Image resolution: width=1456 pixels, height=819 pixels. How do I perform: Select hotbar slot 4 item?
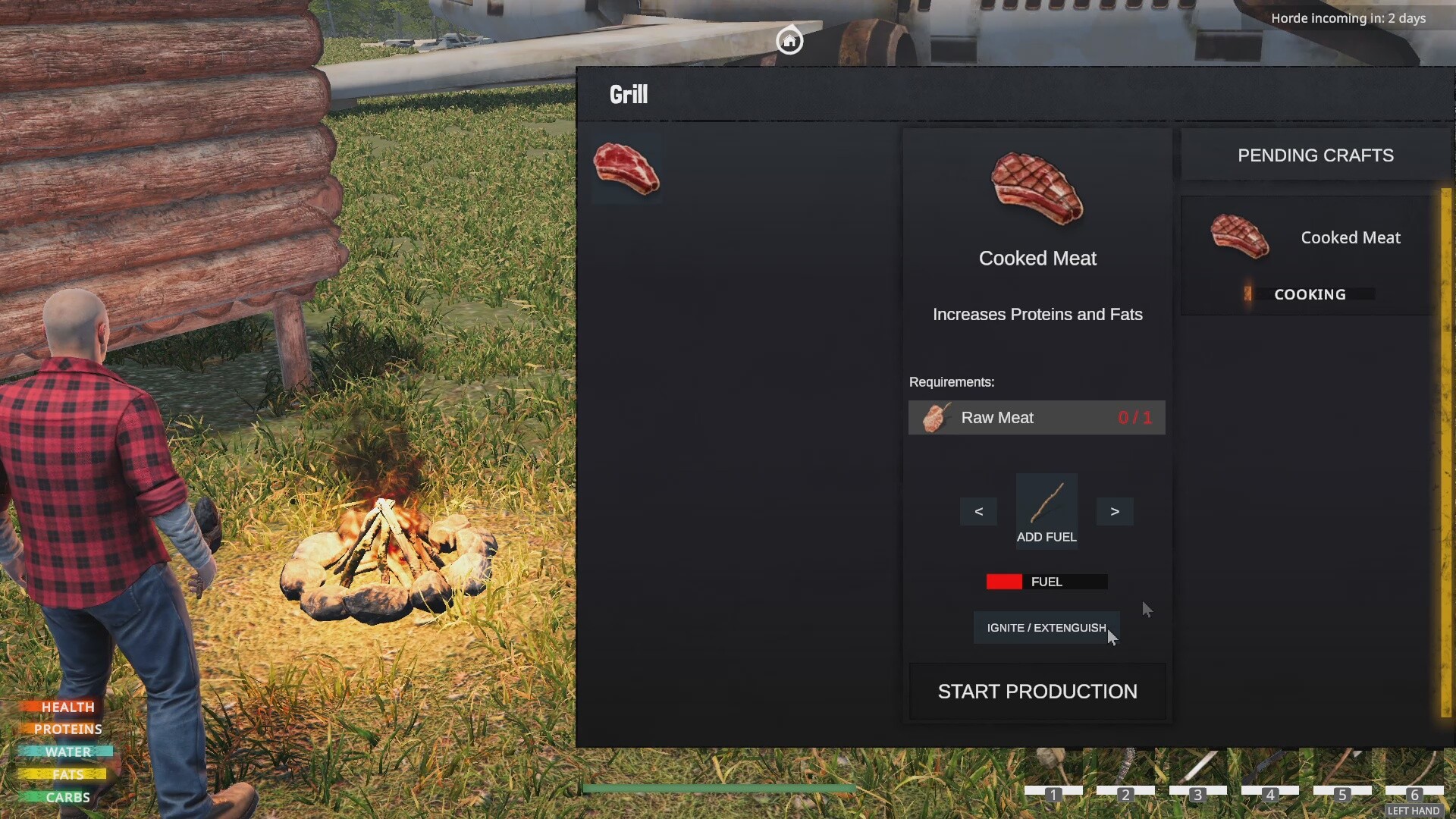[x=1270, y=770]
